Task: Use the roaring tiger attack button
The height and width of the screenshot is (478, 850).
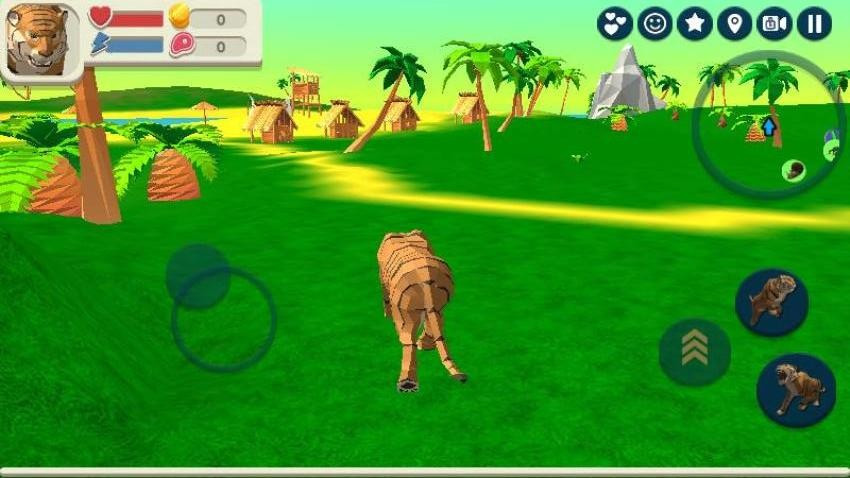Action: pyautogui.click(x=796, y=390)
